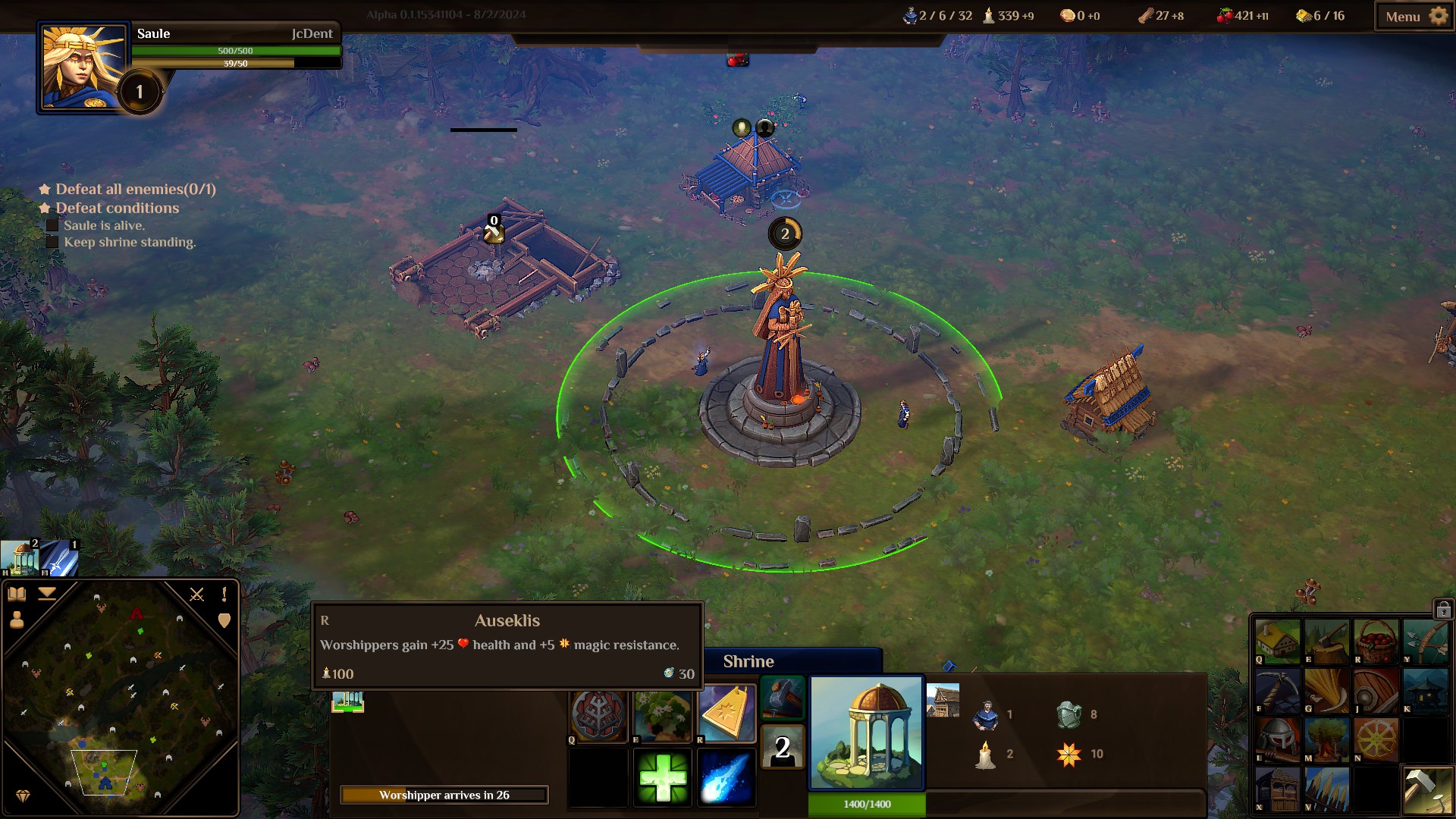Choose the red rune shield upgrade
This screenshot has height=819, width=1456.
click(599, 714)
